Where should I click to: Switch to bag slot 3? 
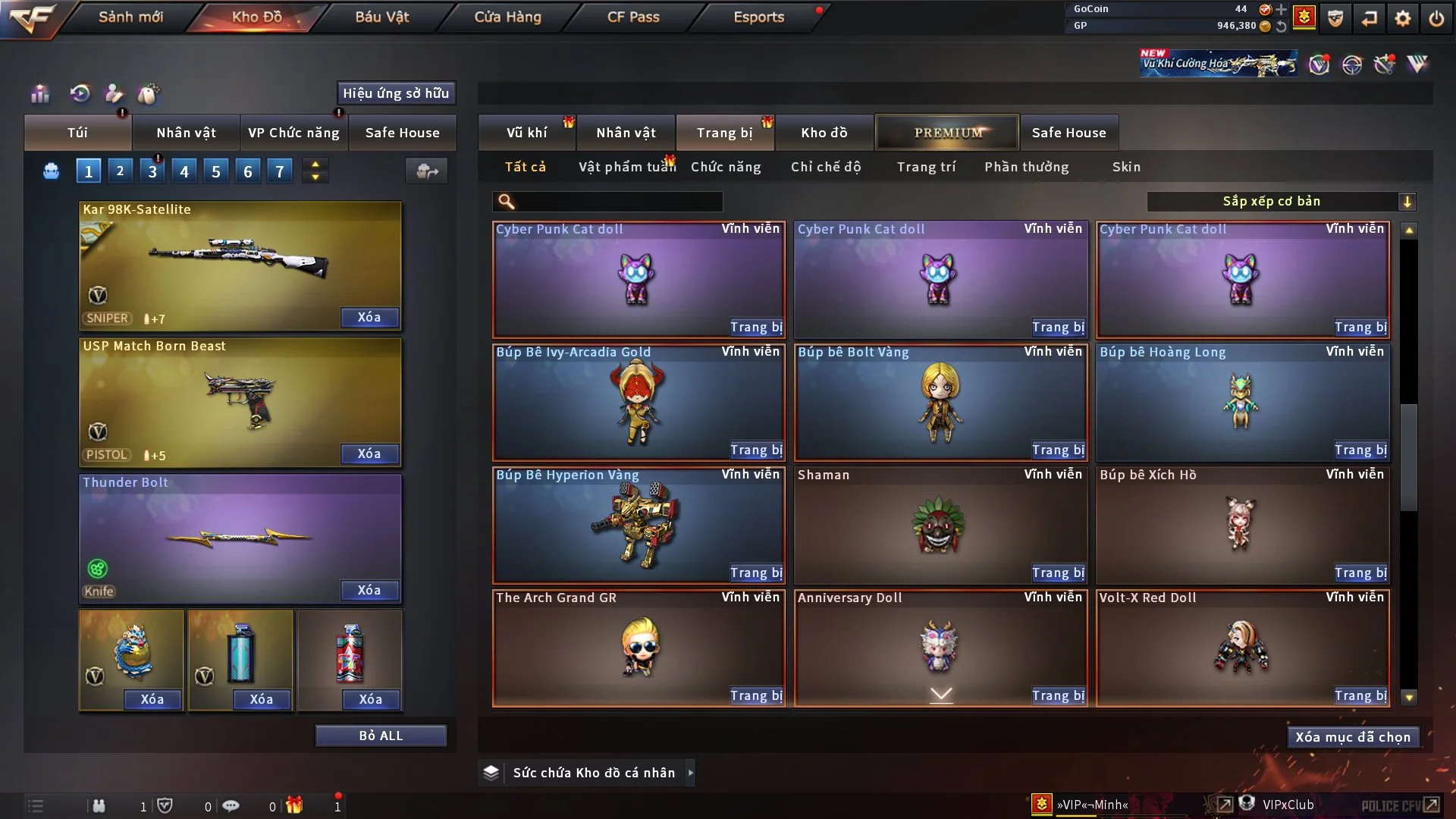[x=152, y=171]
